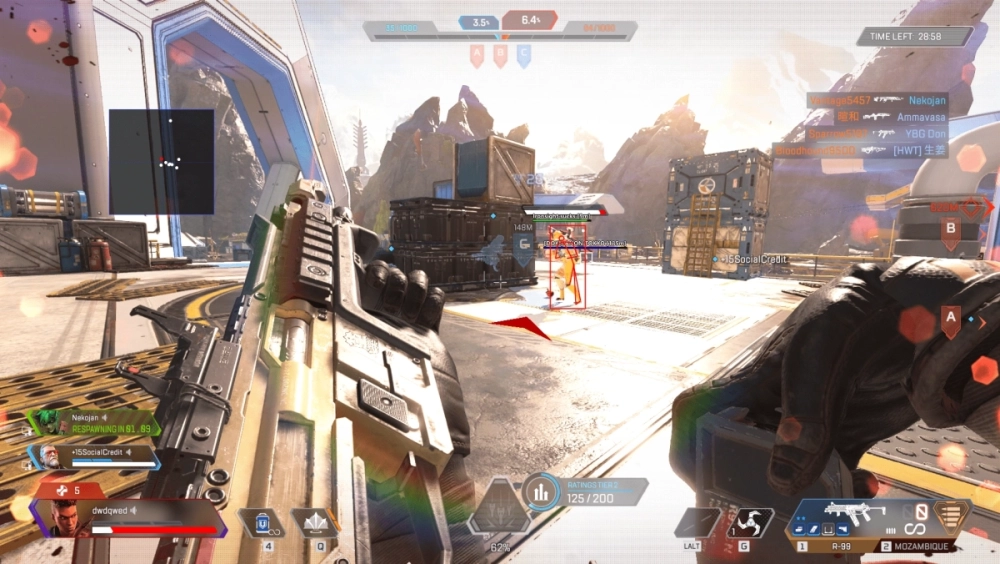Select teammate +15SocialCredit's squad card
Viewport: 1000px width, 564px height.
(x=95, y=457)
